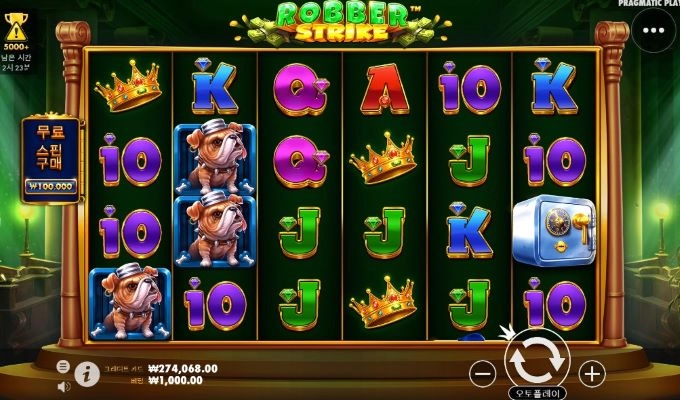
Task: Toggle the sound speaker icon
Action: pos(64,385)
